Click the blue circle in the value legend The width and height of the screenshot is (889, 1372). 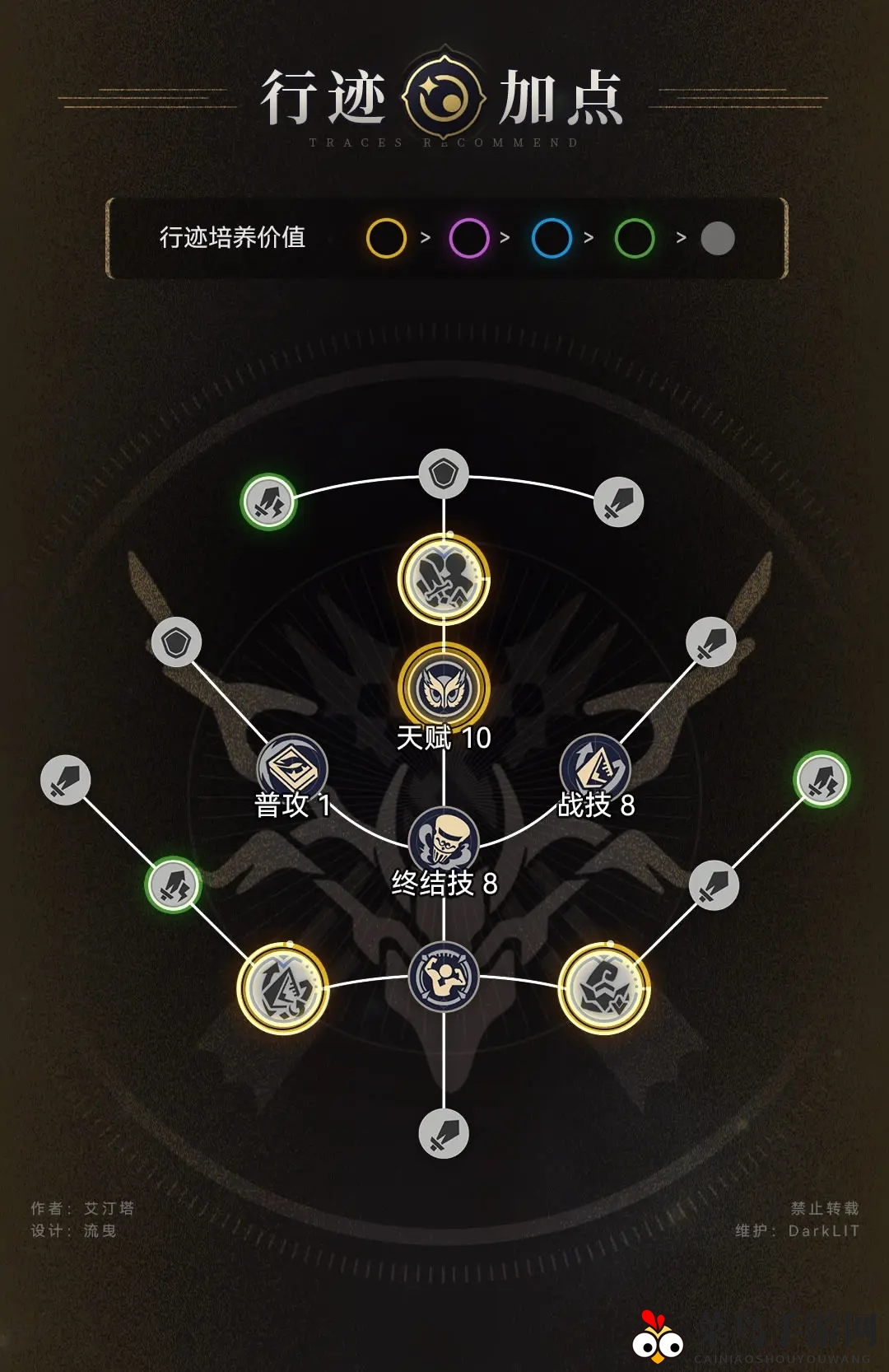pyautogui.click(x=552, y=239)
